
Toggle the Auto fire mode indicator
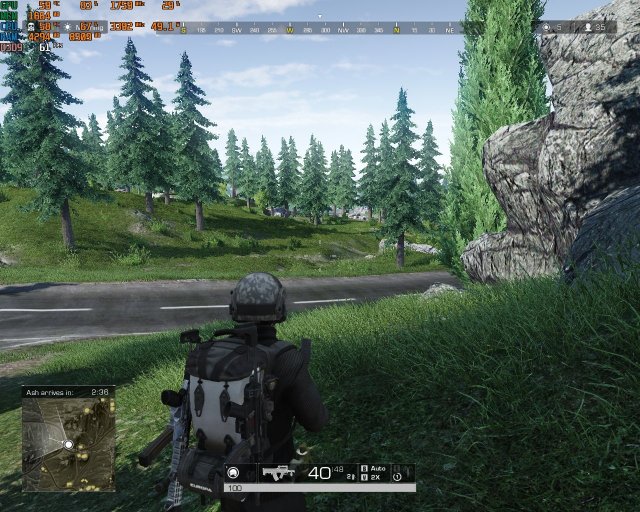[x=378, y=467]
